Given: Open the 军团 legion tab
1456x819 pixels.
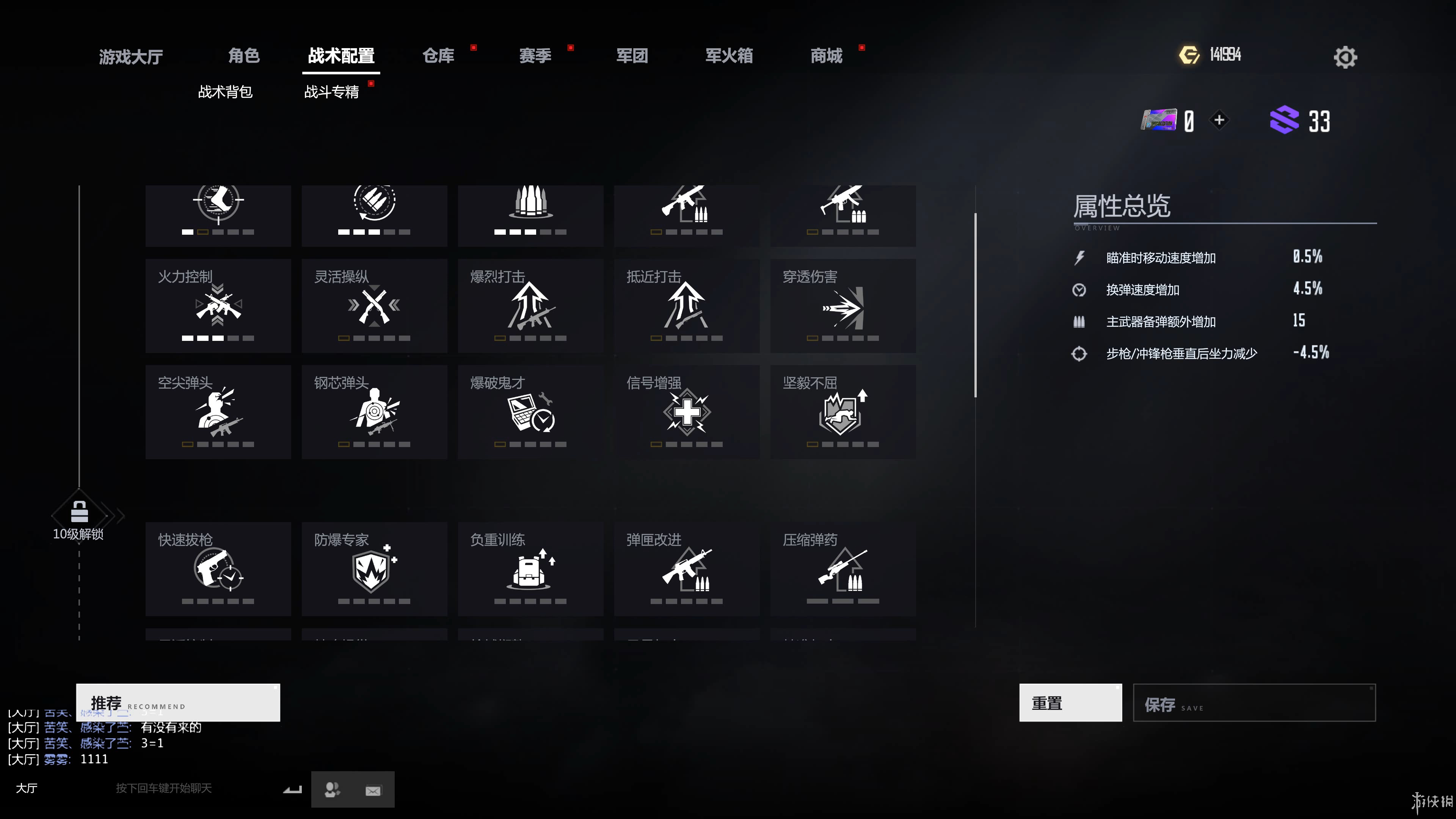Looking at the screenshot, I should coord(631,55).
